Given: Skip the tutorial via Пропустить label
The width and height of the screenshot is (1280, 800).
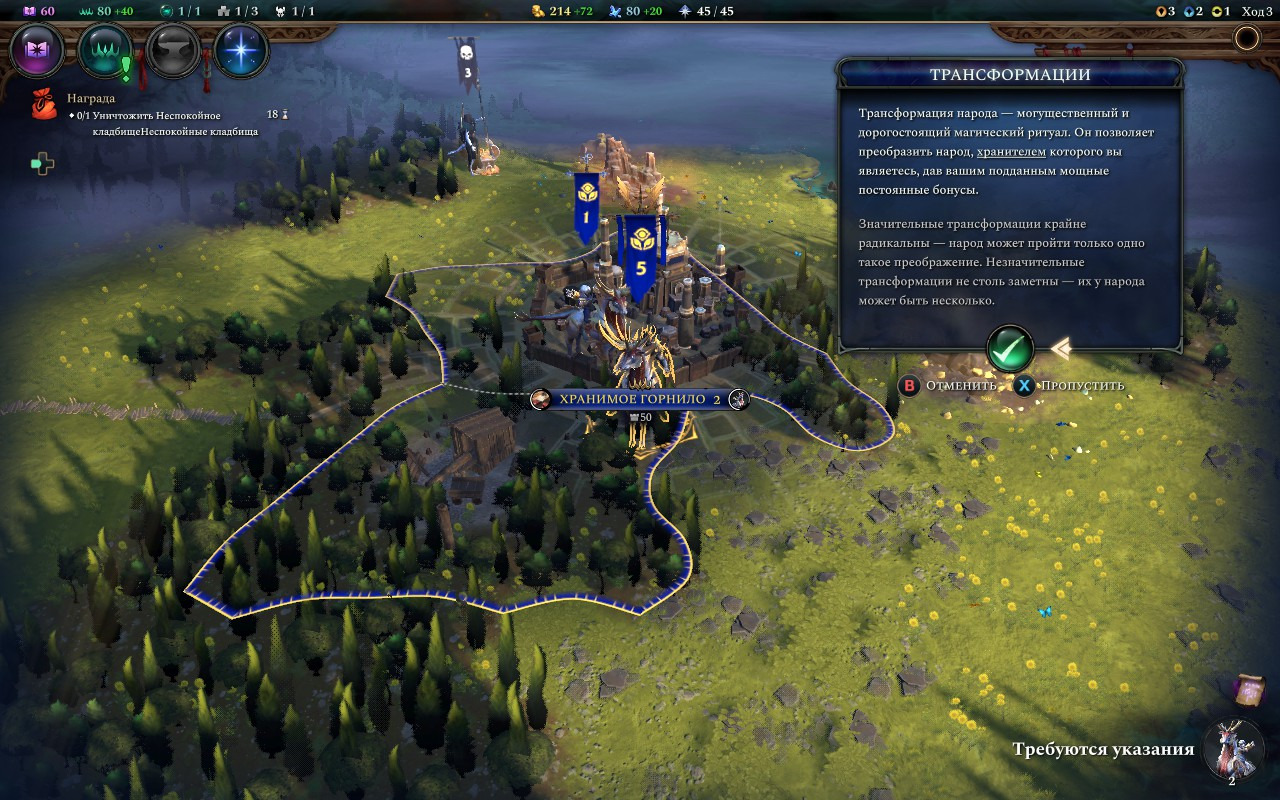Looking at the screenshot, I should click(x=1082, y=386).
